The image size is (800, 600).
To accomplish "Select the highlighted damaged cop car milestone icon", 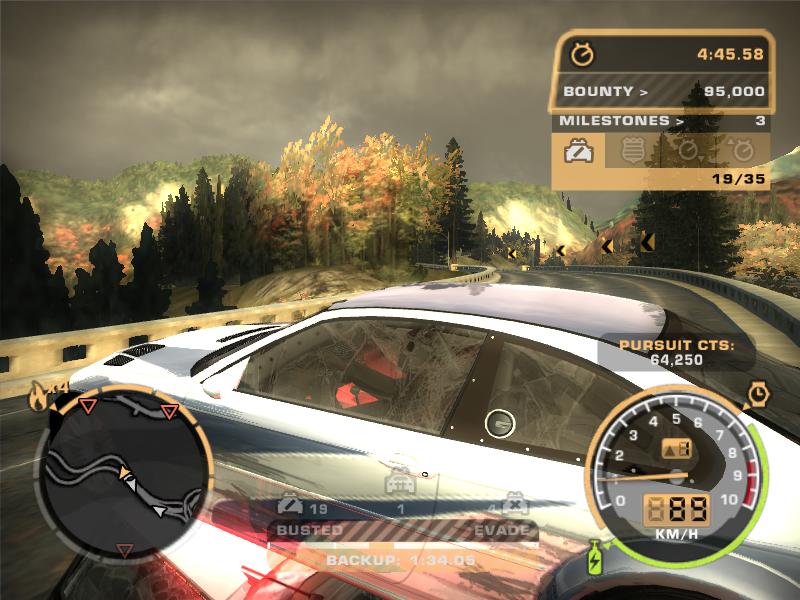I will [578, 152].
